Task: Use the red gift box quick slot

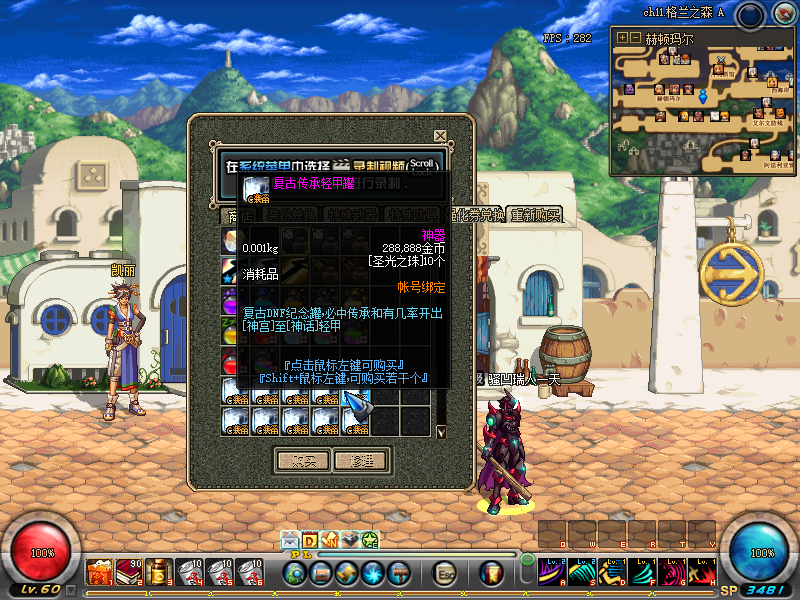Action: [99, 572]
